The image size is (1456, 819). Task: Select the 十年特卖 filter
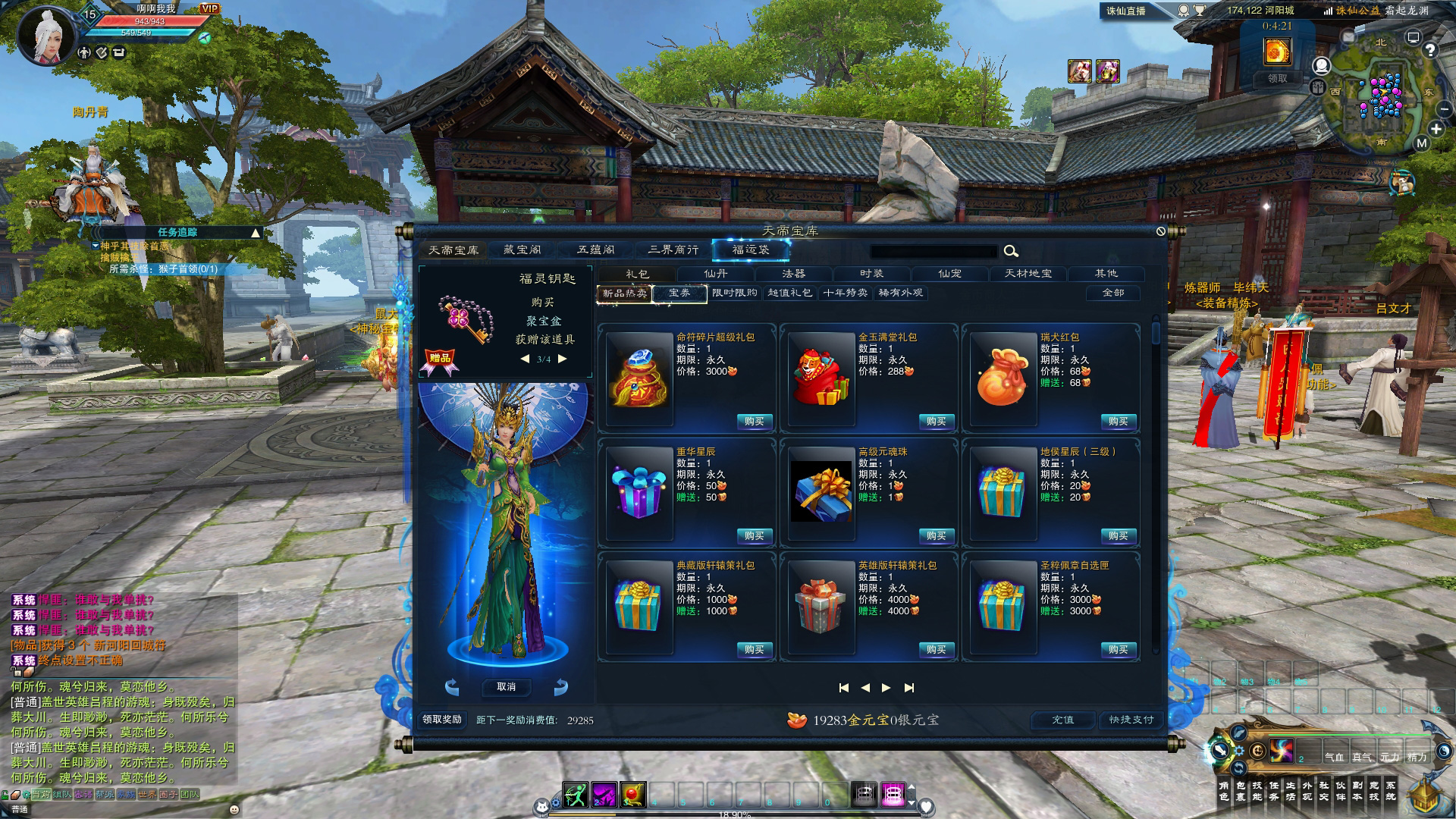845,293
